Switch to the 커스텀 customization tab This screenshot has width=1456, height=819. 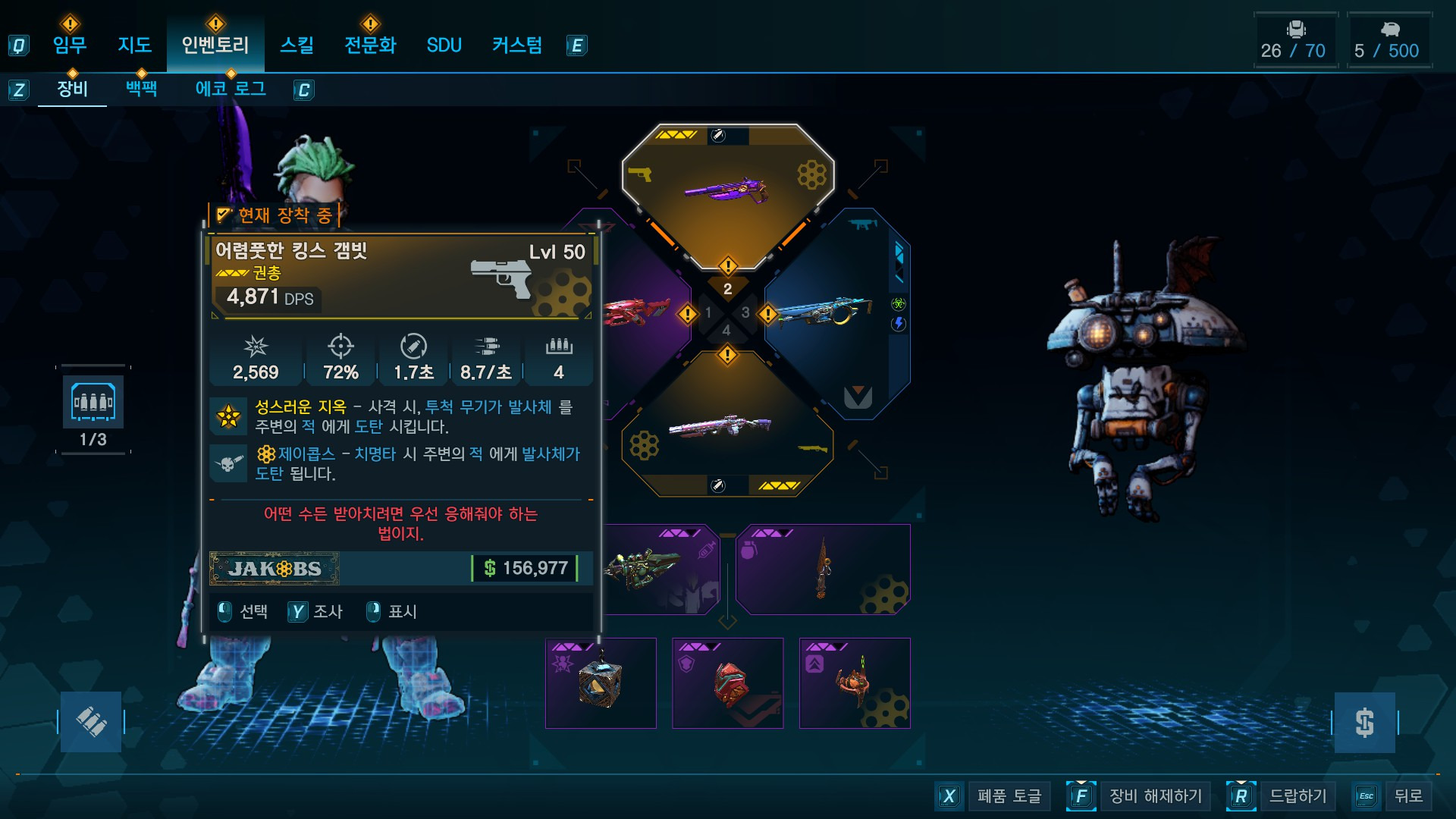click(517, 45)
